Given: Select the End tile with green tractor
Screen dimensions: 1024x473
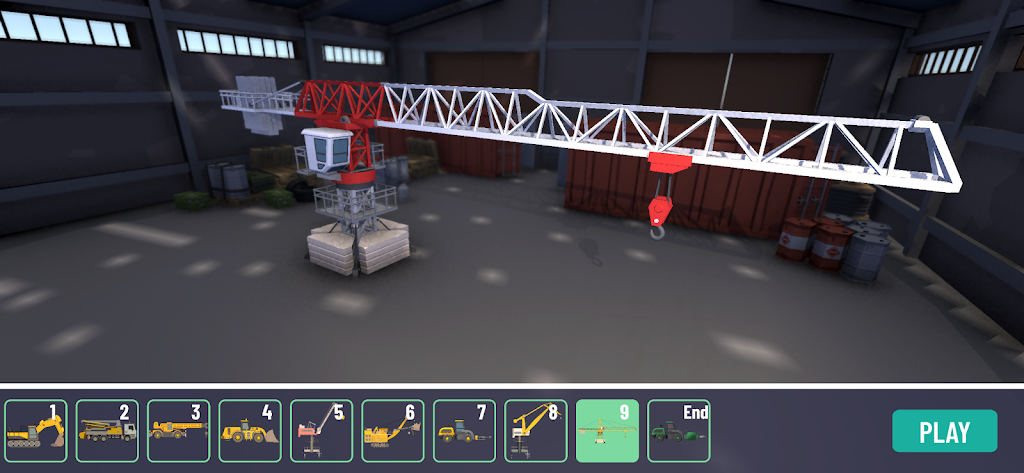Looking at the screenshot, I should (679, 431).
